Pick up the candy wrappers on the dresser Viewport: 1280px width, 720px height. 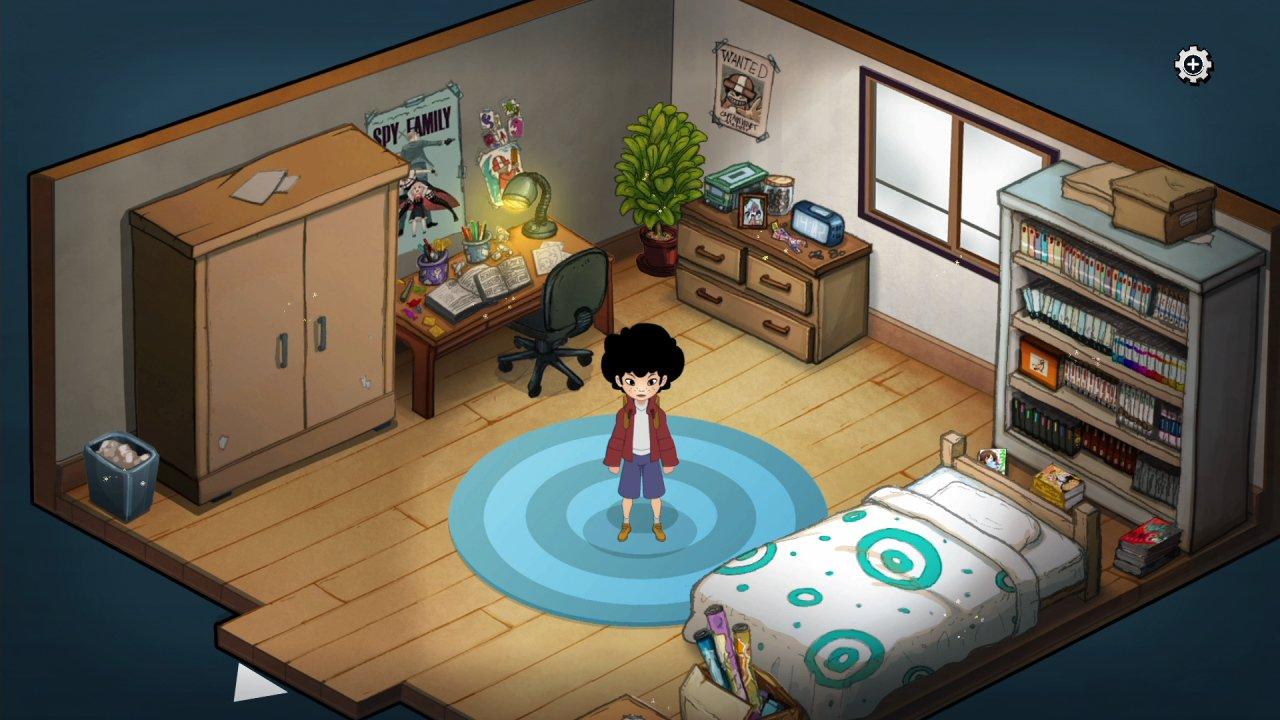tap(788, 238)
